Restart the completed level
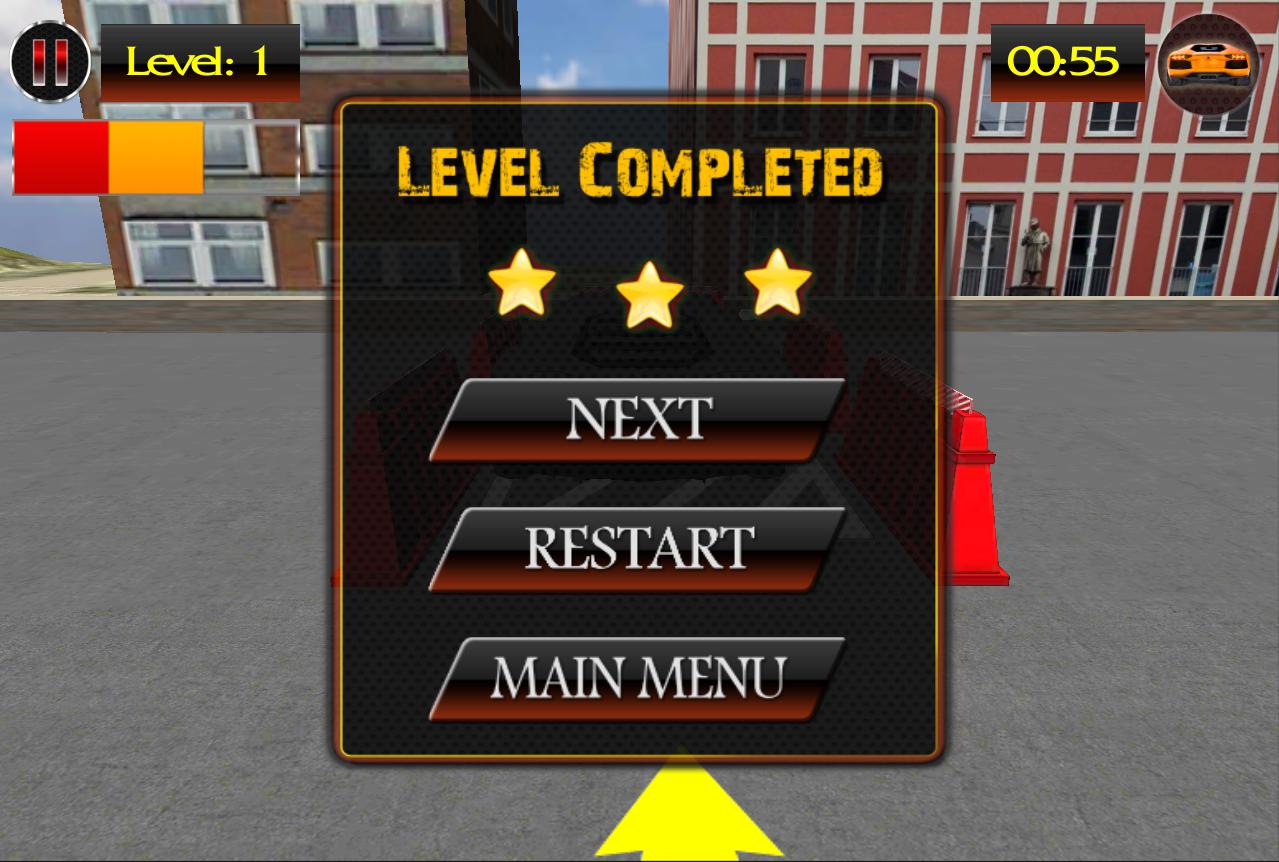 click(638, 549)
